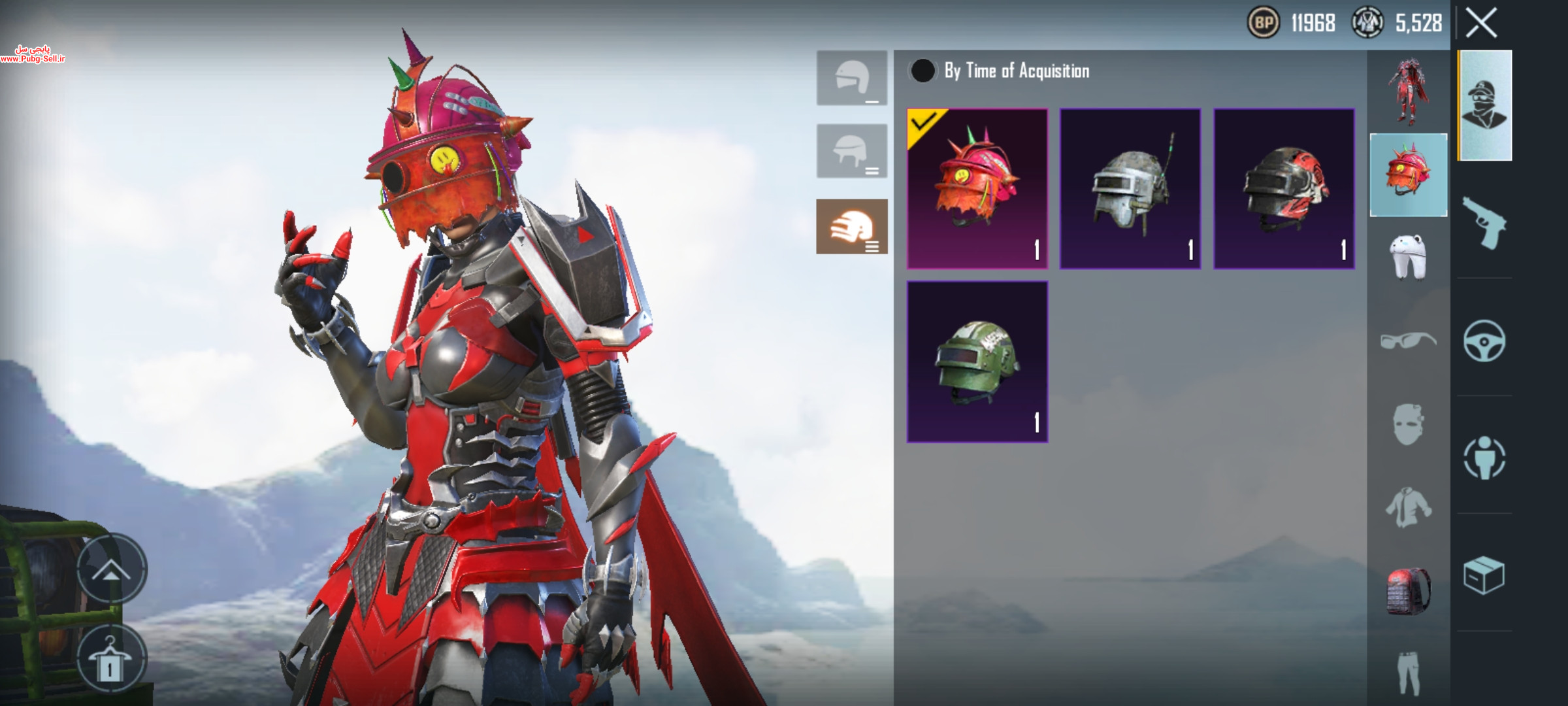Open the box crate tab

[1484, 575]
